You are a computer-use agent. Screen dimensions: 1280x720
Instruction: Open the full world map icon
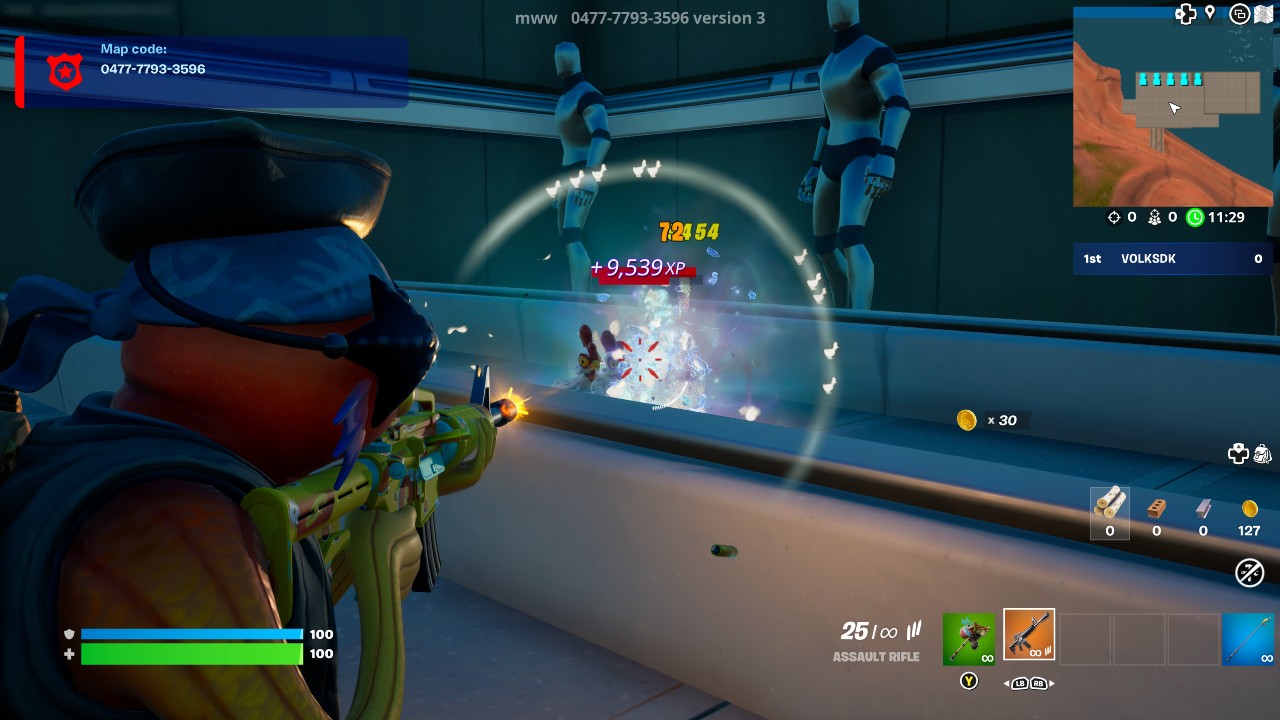1264,14
